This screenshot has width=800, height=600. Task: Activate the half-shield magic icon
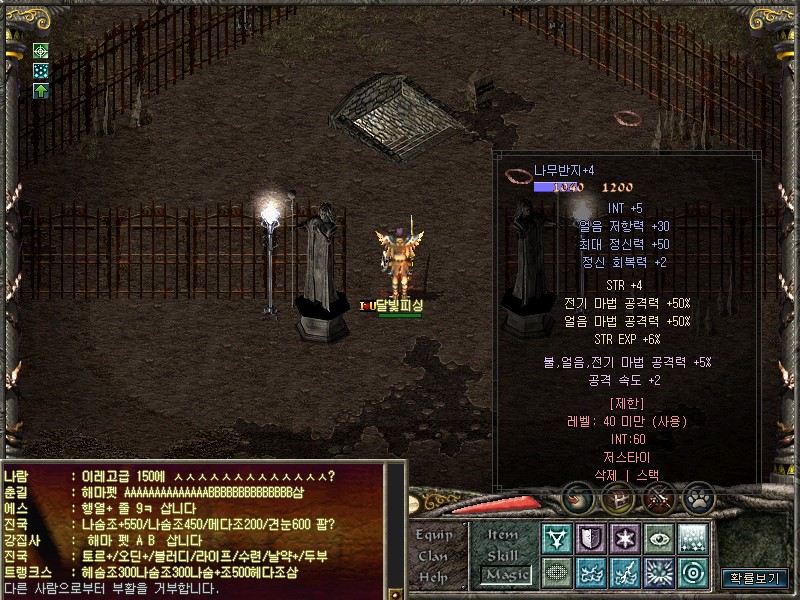591,539
